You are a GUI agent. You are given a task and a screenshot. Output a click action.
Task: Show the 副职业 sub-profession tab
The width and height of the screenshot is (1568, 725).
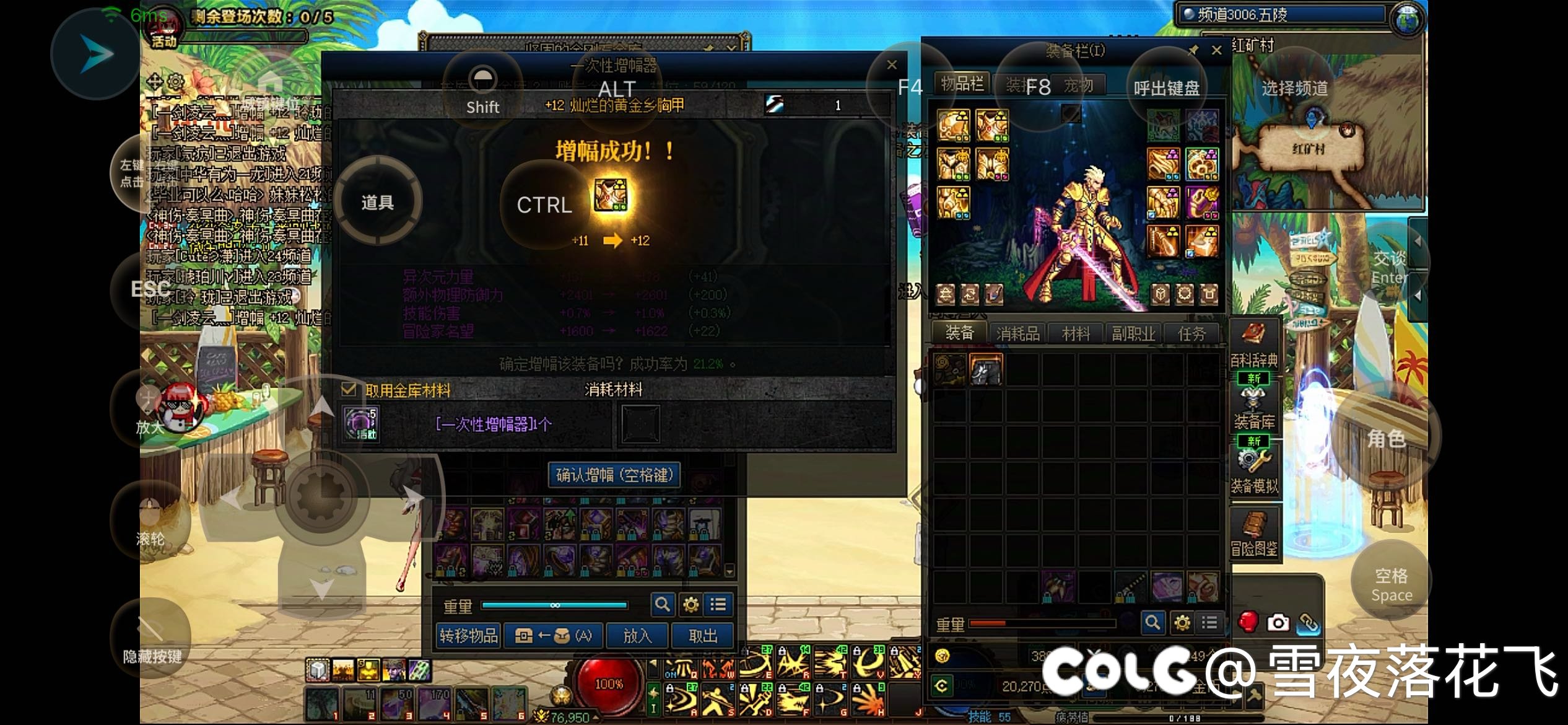[1133, 334]
